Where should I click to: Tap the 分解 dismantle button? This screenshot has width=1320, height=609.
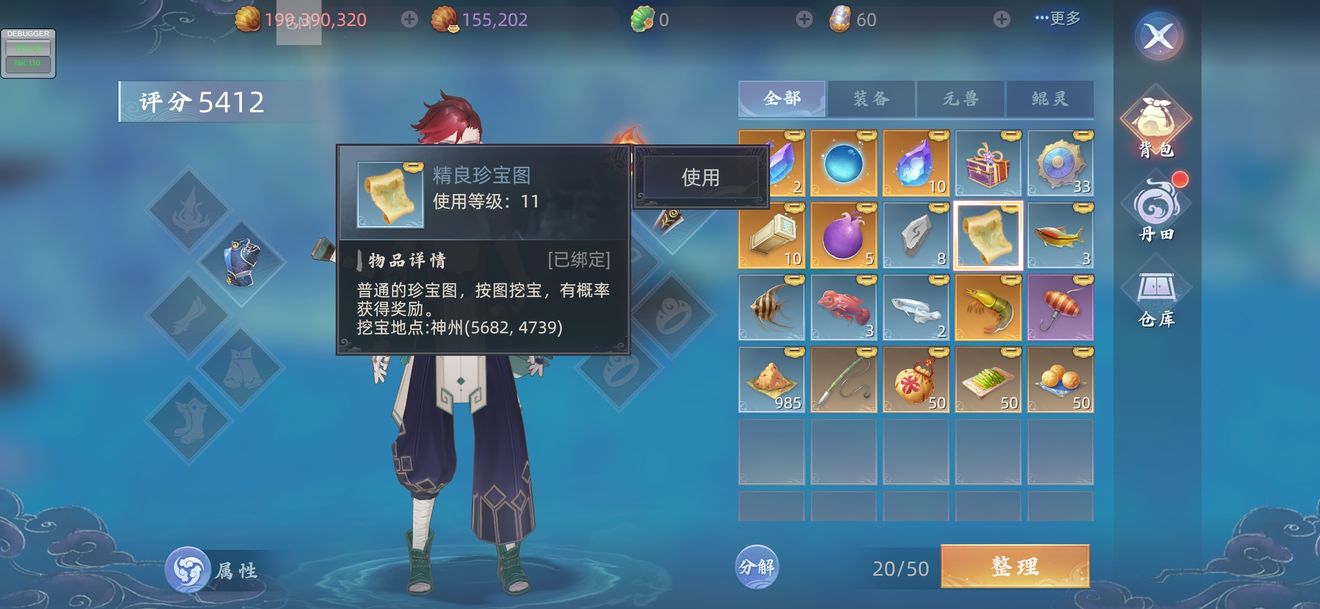pyautogui.click(x=757, y=567)
